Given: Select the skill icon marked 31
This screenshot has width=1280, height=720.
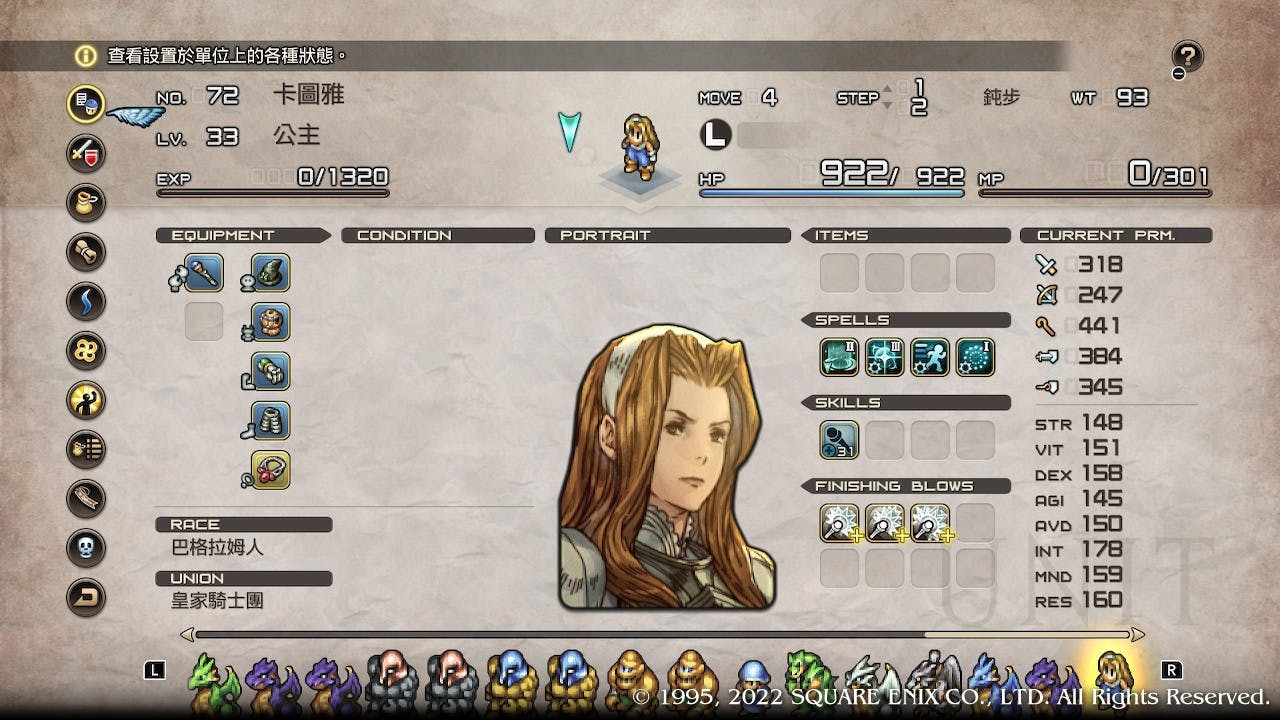Looking at the screenshot, I should pyautogui.click(x=839, y=440).
